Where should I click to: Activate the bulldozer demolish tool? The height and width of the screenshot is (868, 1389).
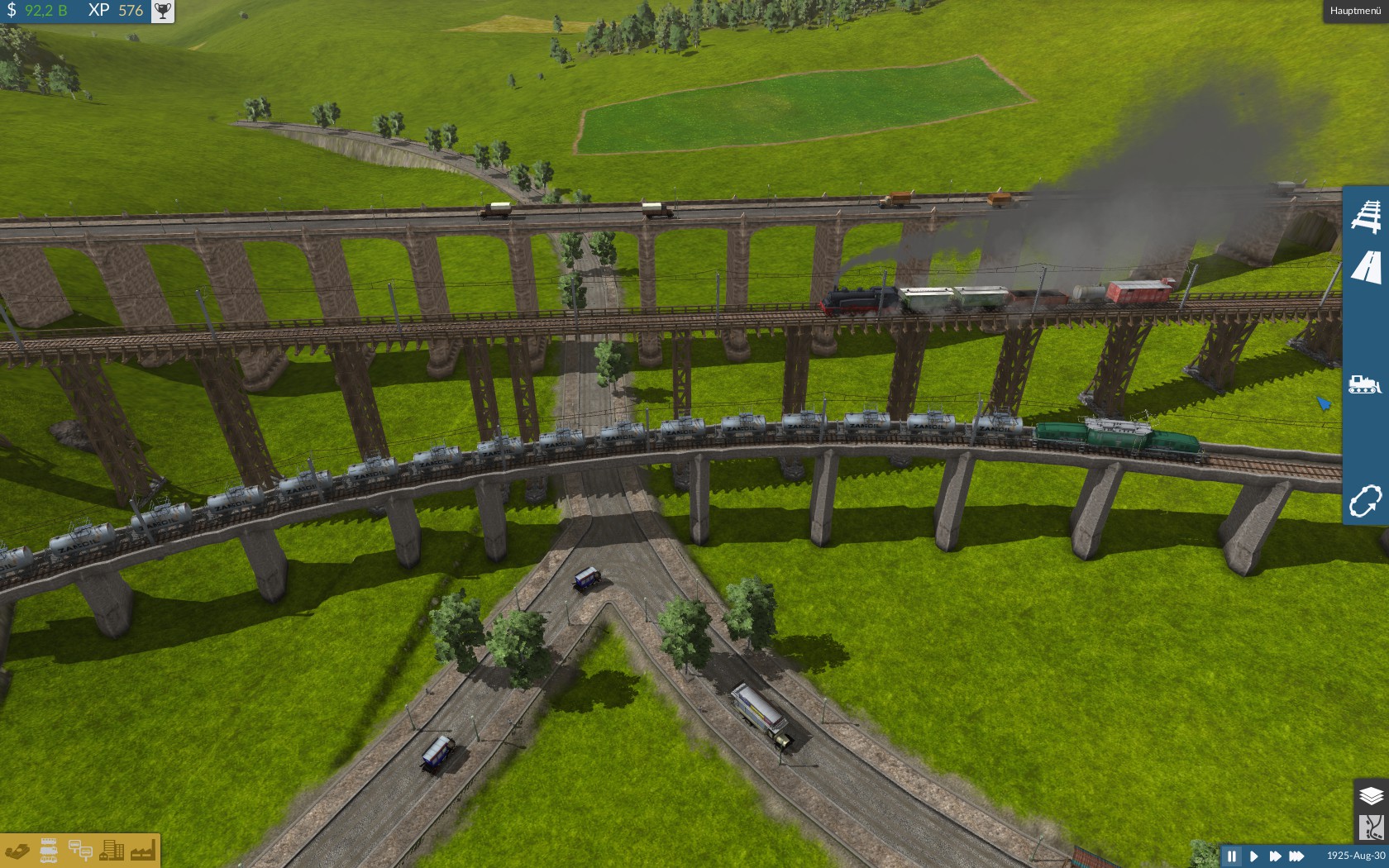[x=1364, y=384]
